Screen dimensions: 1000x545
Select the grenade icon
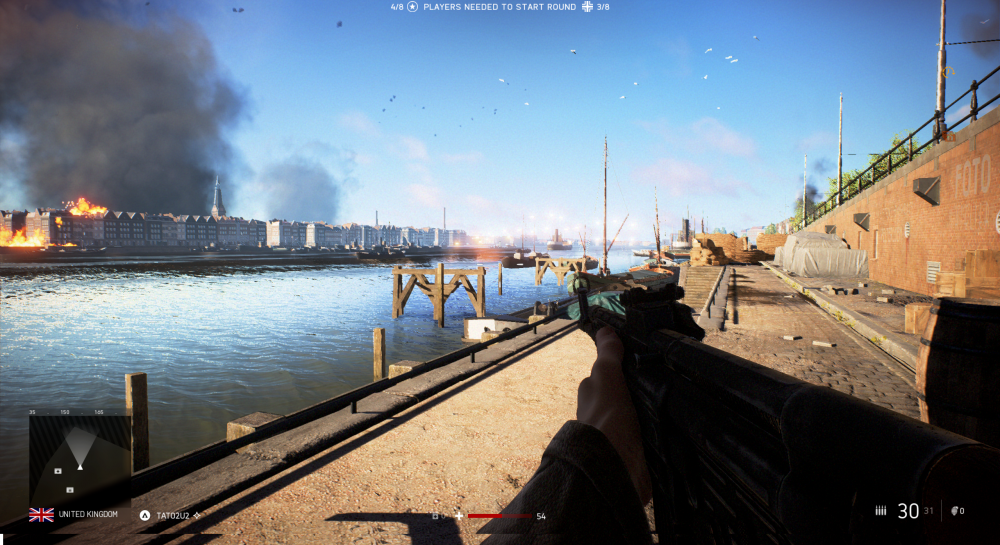[x=954, y=511]
